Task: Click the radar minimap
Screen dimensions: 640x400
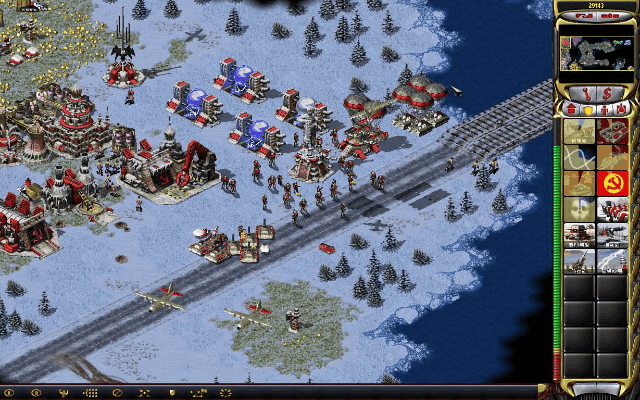Action: (597, 54)
